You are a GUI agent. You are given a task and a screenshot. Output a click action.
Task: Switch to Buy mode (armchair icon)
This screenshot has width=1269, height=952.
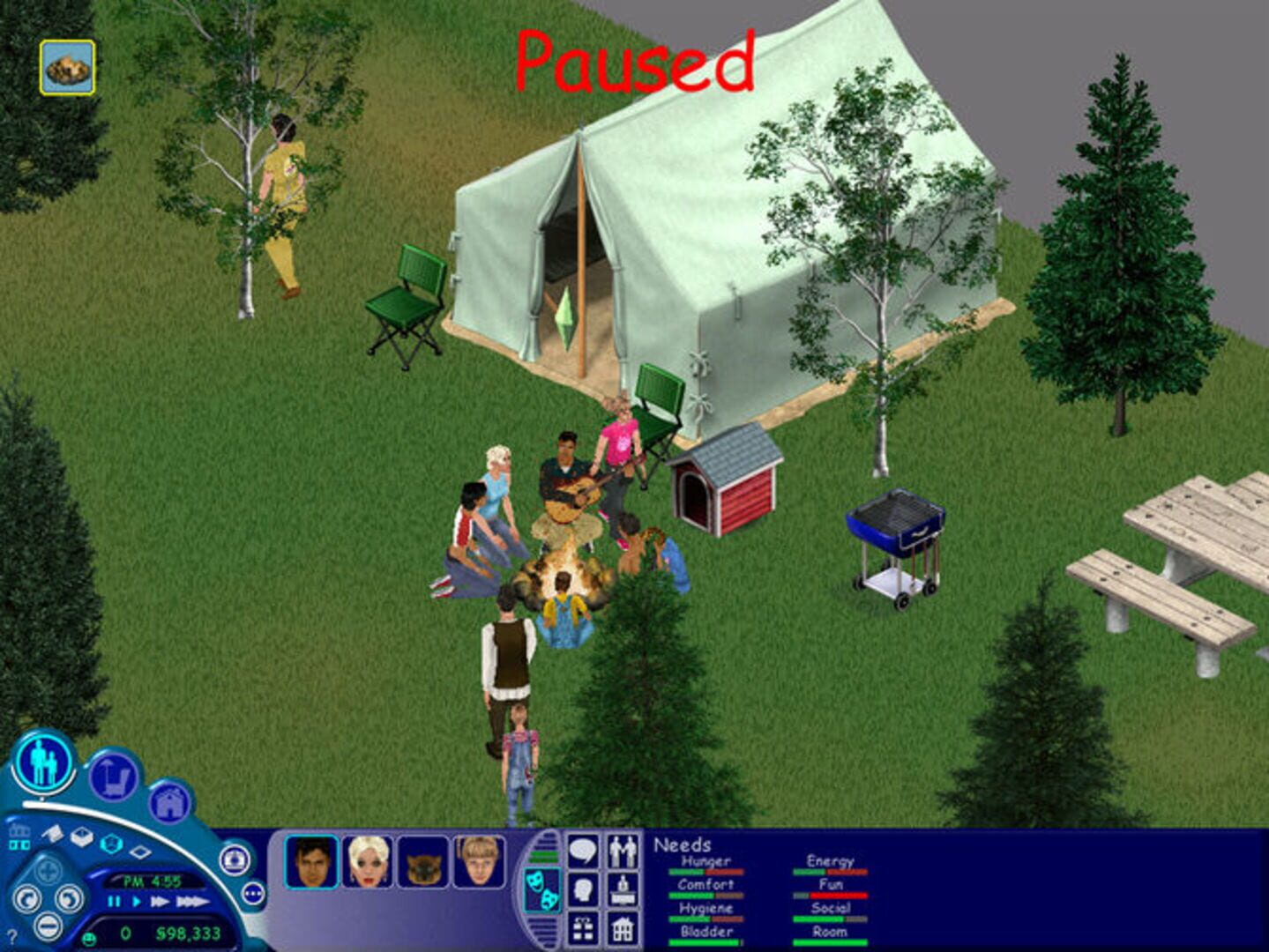pyautogui.click(x=113, y=776)
